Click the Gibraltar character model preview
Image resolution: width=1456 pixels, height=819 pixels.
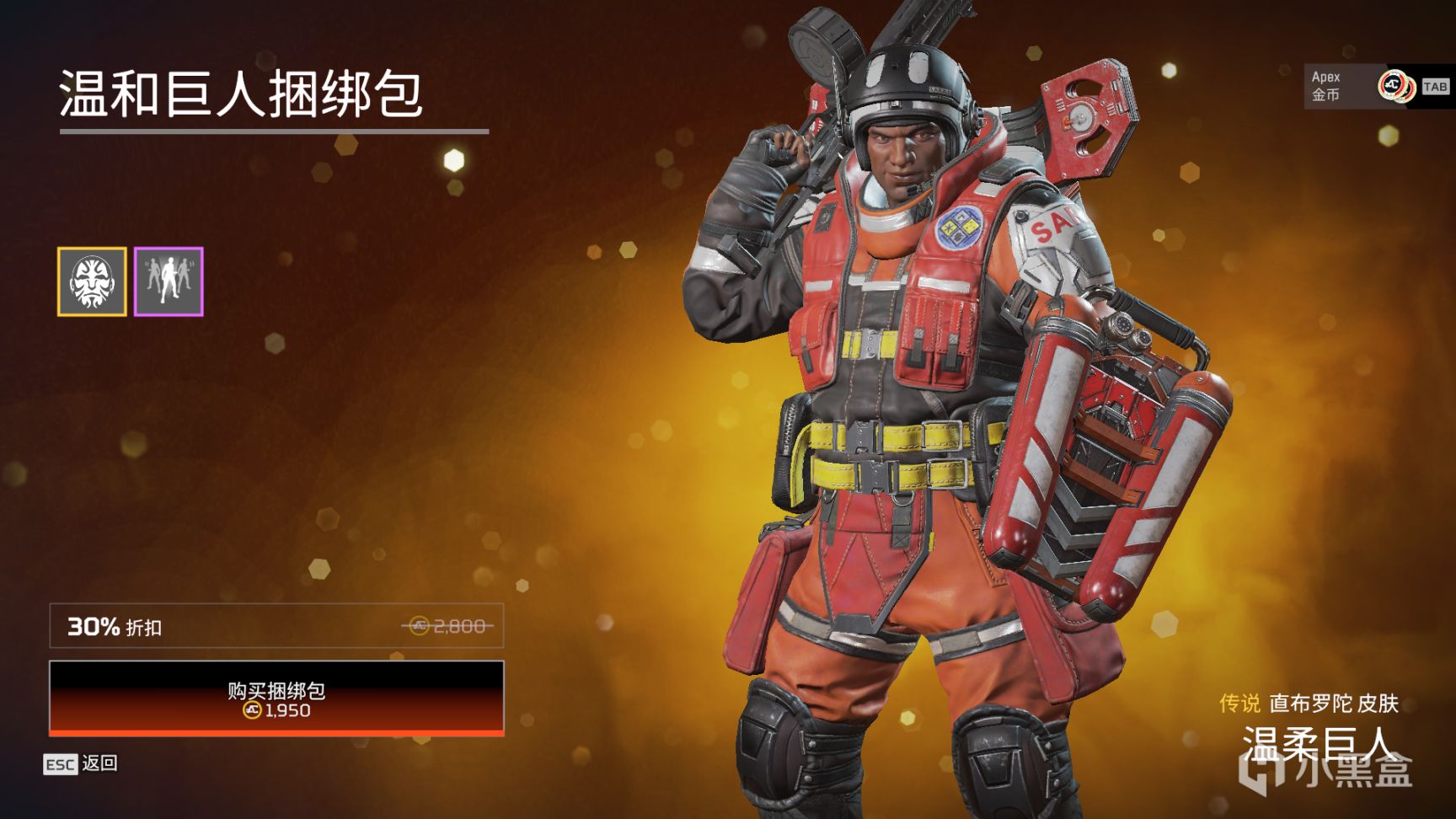coord(910,379)
